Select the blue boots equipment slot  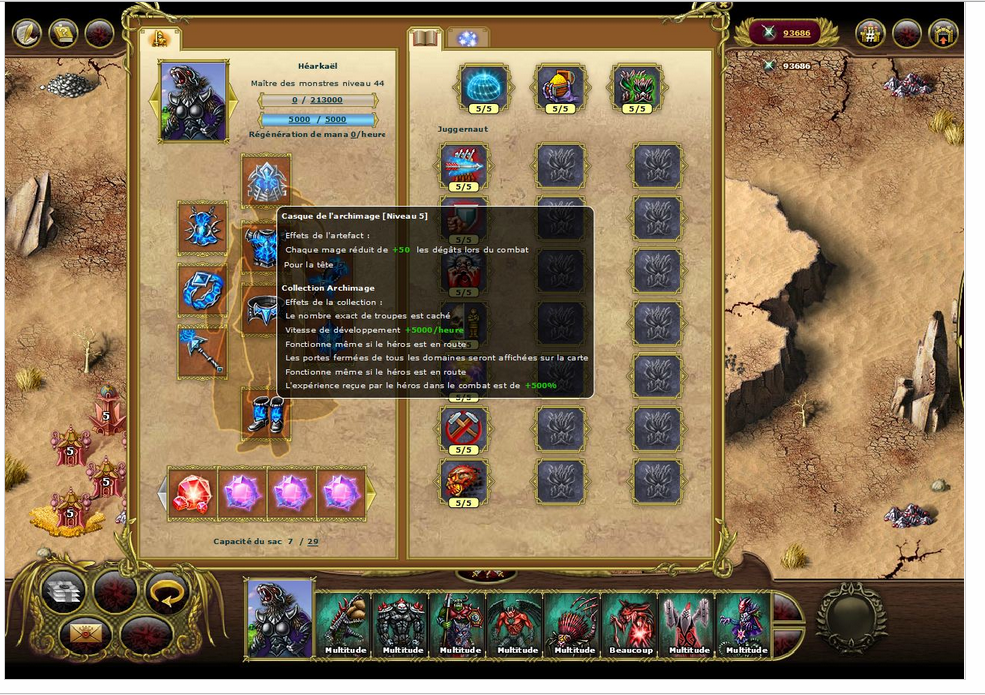(x=266, y=412)
